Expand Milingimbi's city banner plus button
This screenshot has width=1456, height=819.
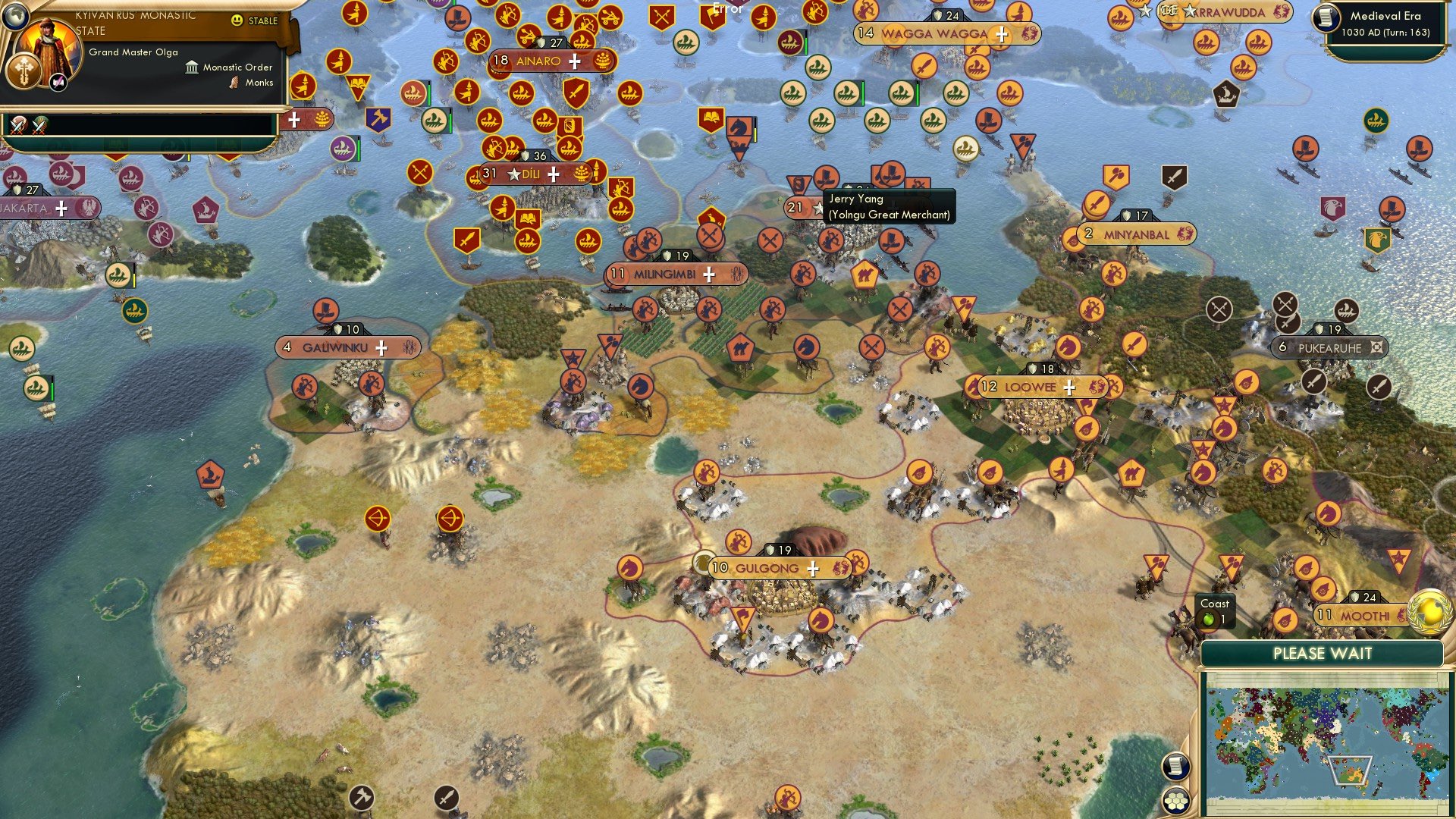709,275
